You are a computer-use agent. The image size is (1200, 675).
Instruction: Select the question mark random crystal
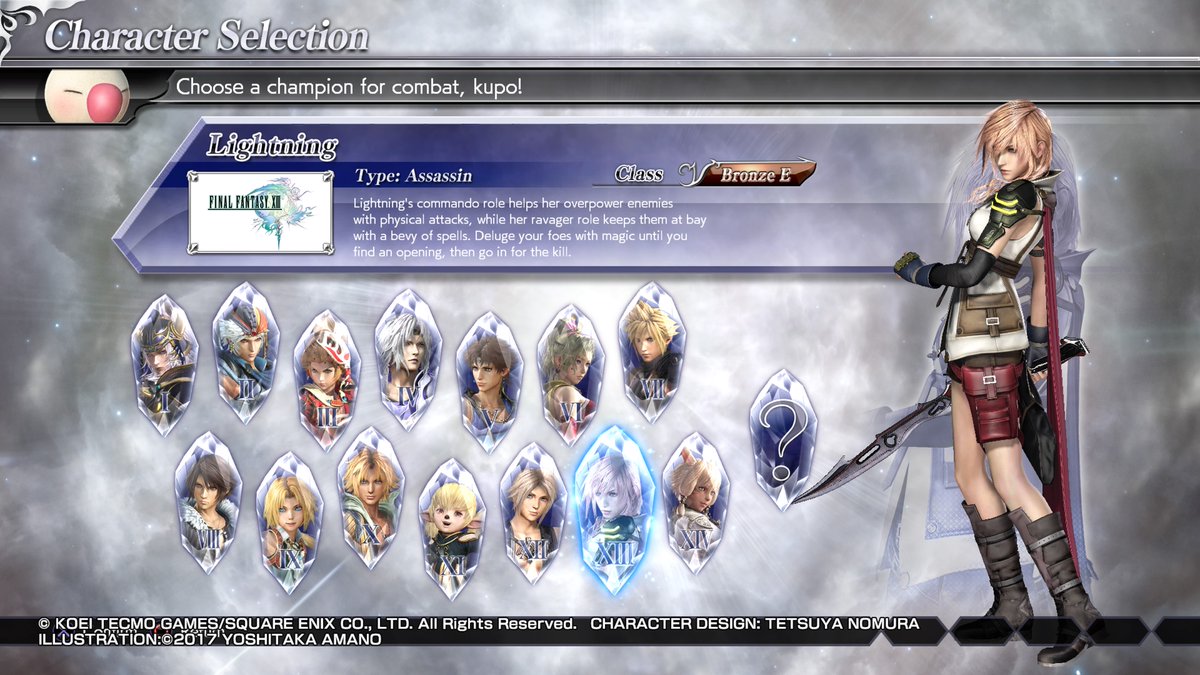click(783, 439)
